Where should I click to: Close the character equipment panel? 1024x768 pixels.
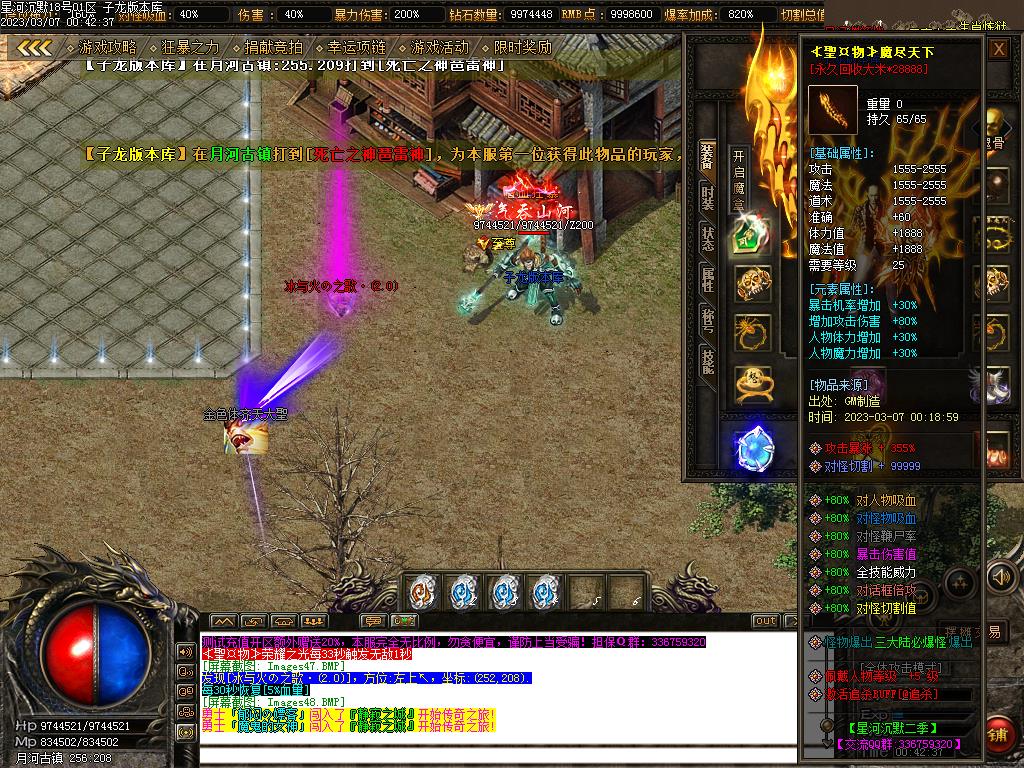click(x=998, y=49)
